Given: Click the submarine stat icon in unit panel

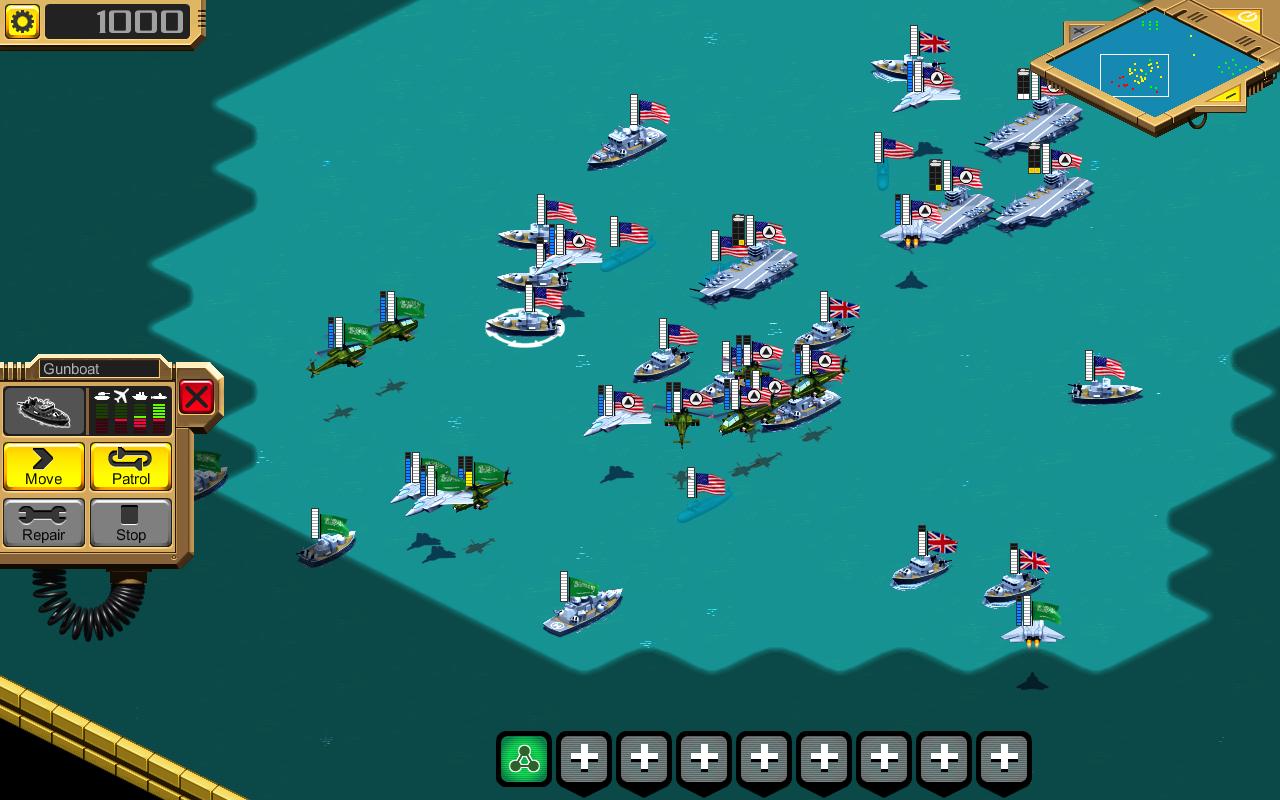Looking at the screenshot, I should (160, 397).
